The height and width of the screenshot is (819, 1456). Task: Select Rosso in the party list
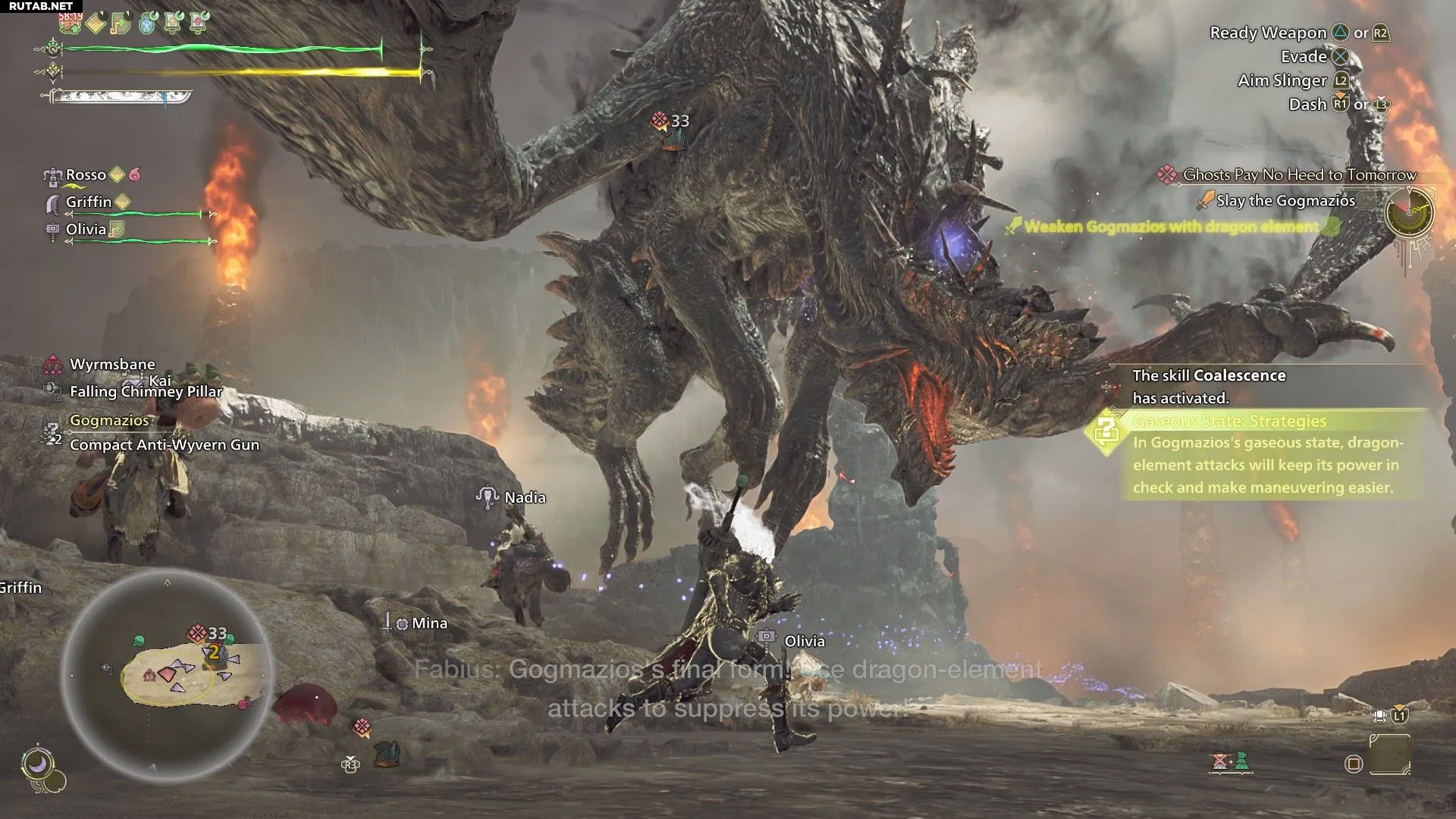86,175
